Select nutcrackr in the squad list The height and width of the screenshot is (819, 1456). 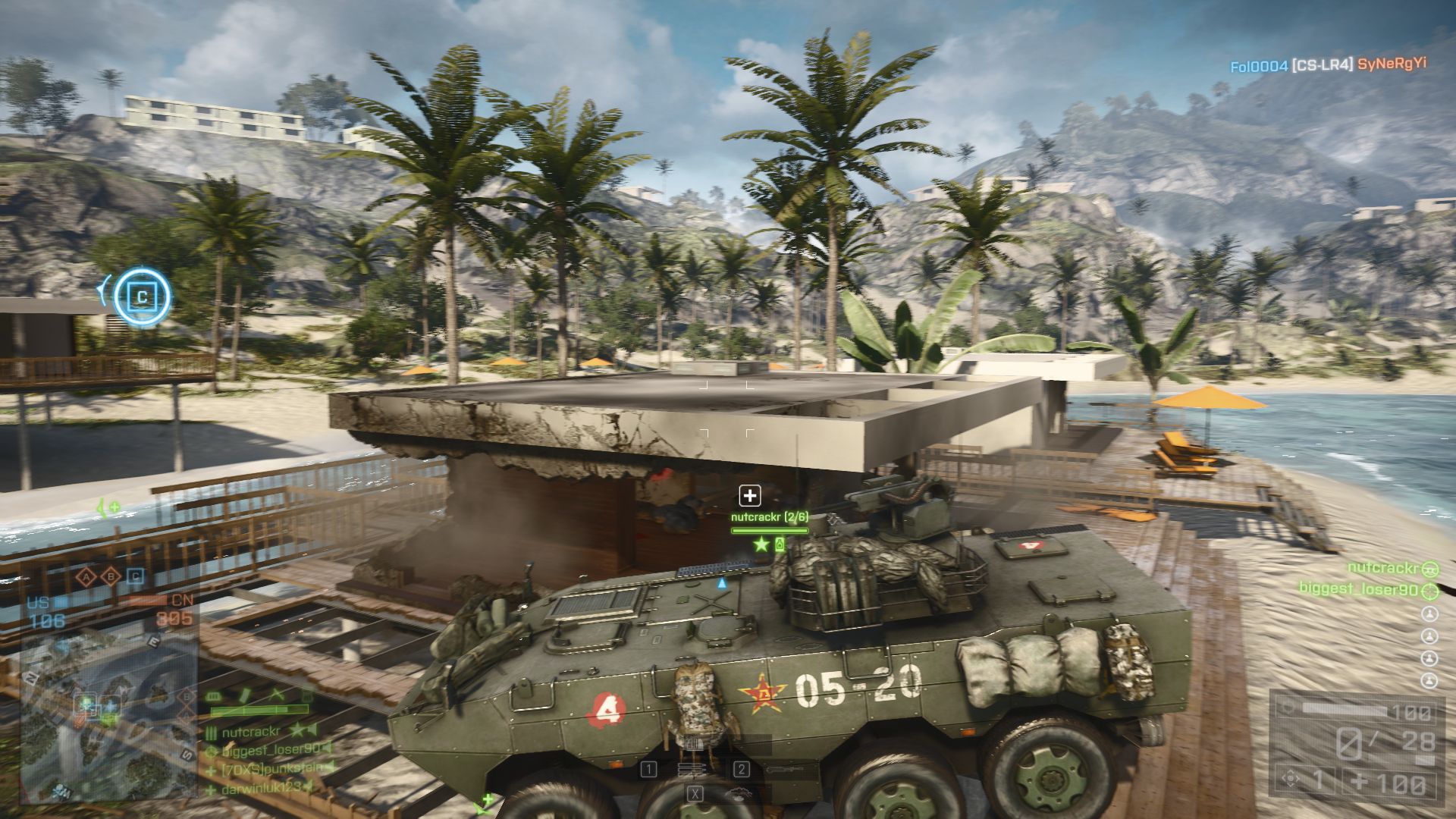point(251,732)
